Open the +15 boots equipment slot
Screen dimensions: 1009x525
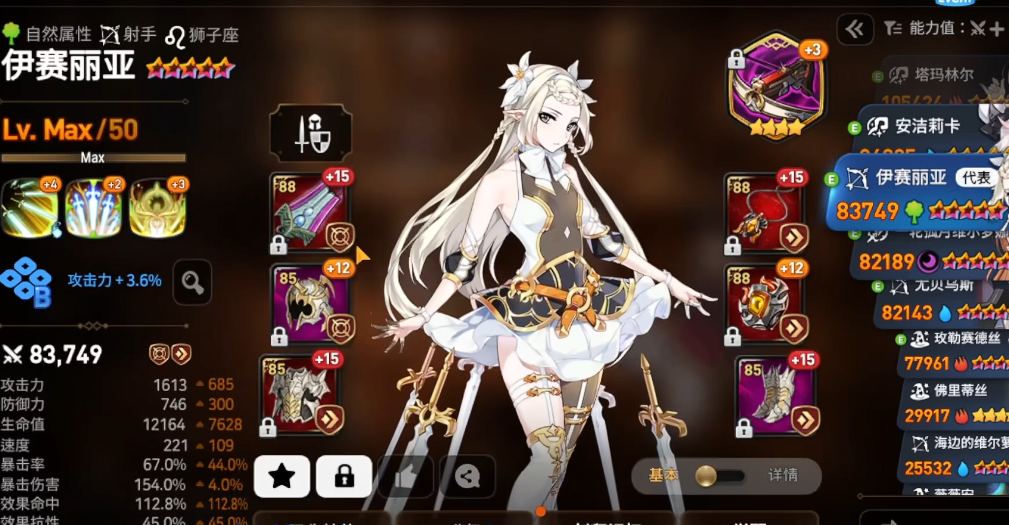776,394
